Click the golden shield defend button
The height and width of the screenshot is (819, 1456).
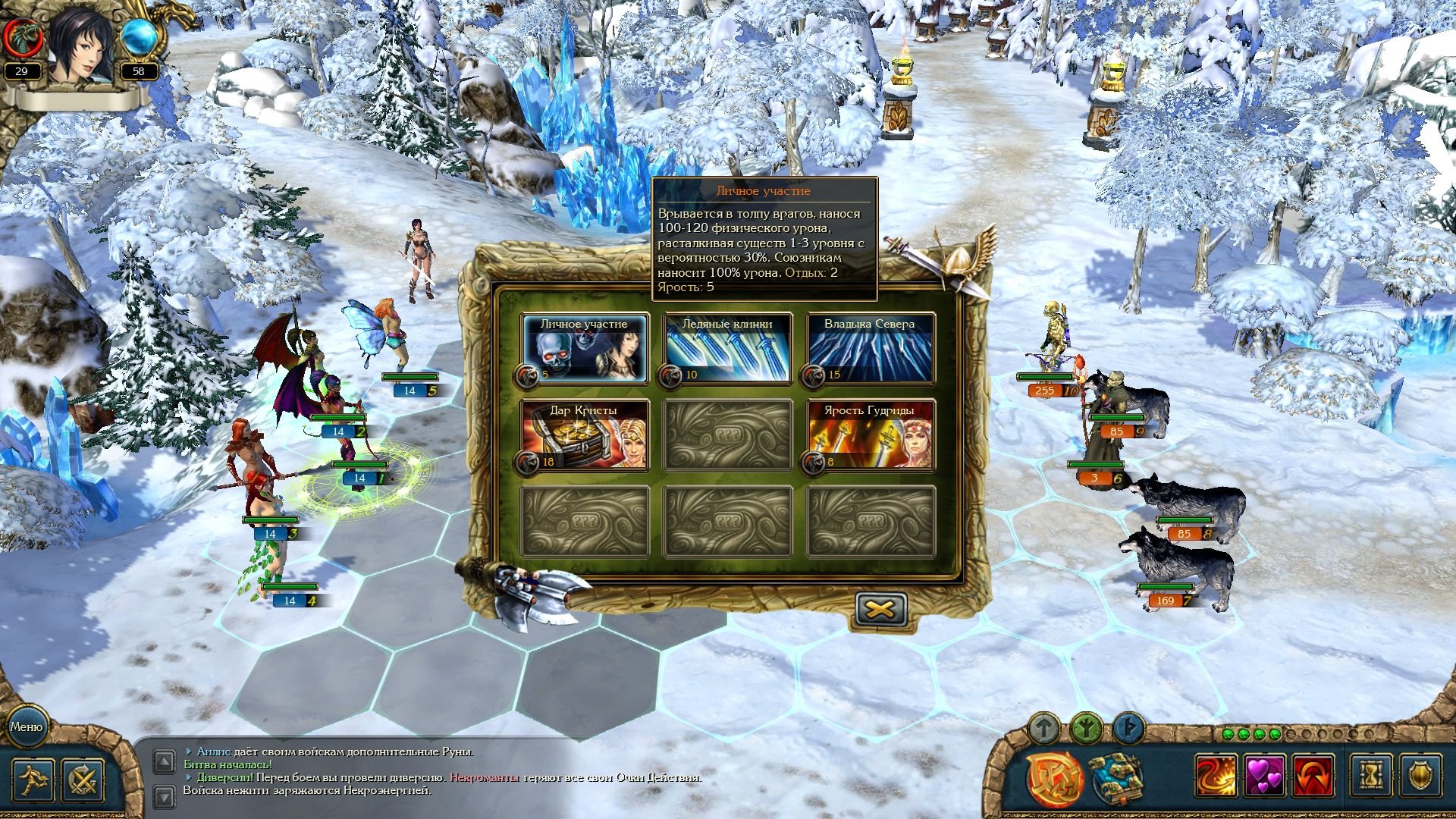[x=1420, y=776]
